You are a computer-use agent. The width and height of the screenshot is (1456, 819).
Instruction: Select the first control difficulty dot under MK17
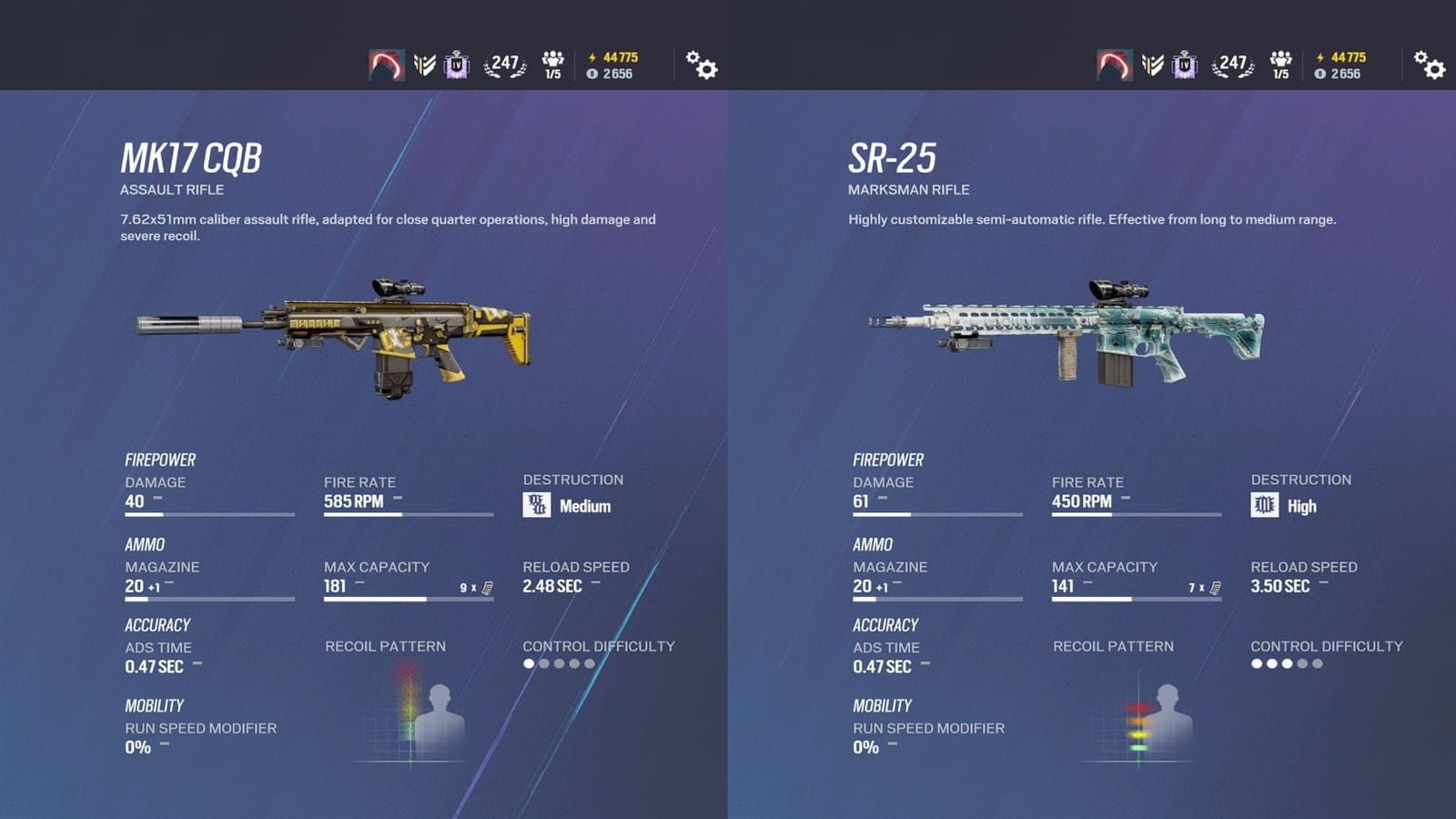[x=528, y=665]
